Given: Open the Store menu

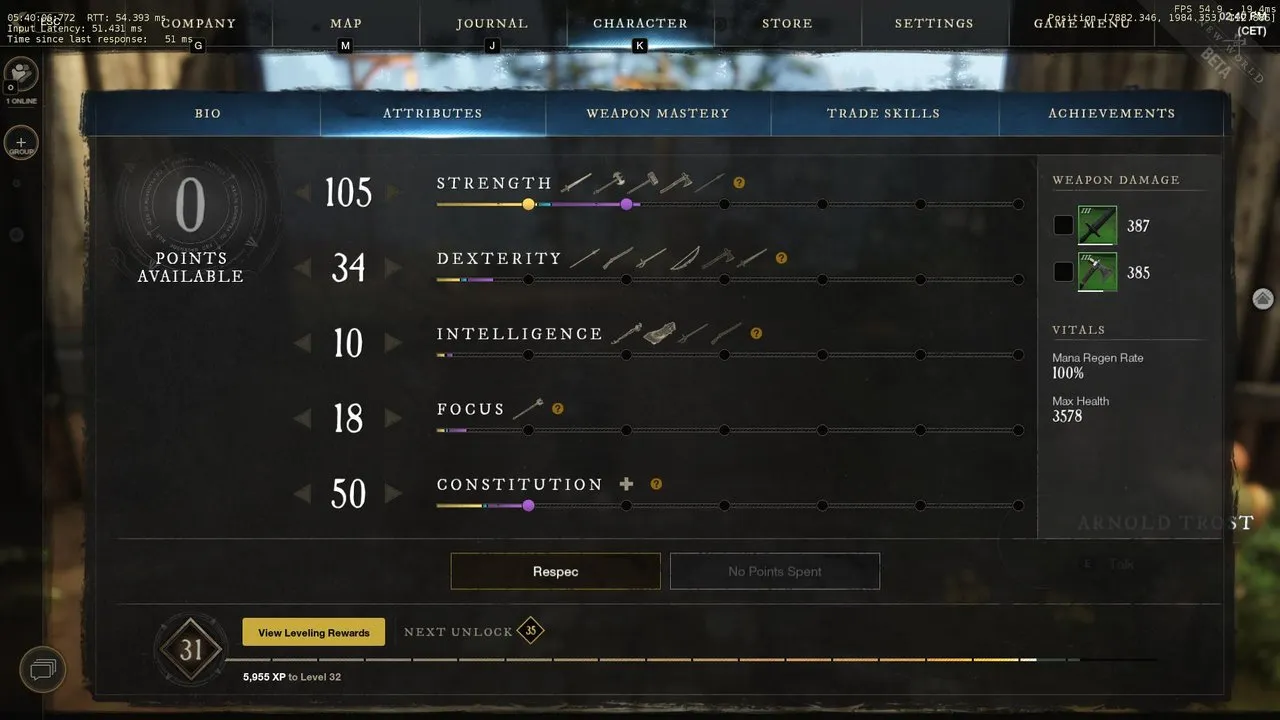Looking at the screenshot, I should (x=787, y=23).
